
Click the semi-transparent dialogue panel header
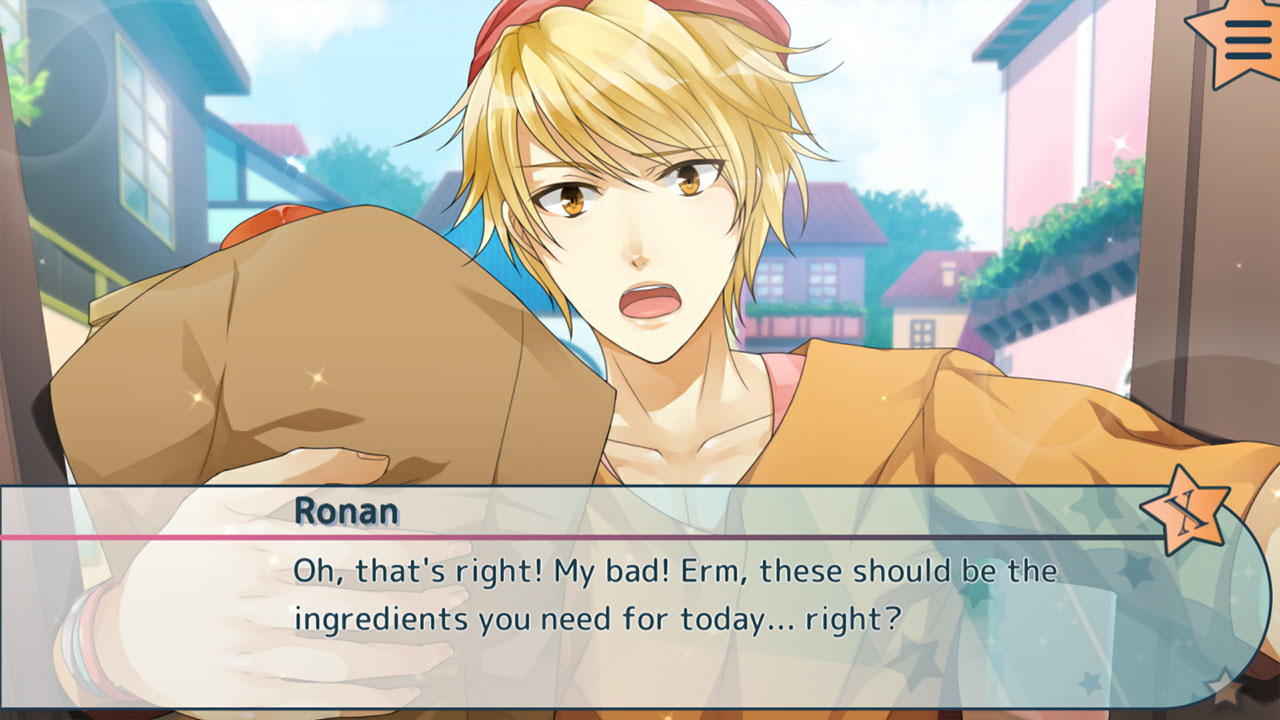(x=600, y=510)
